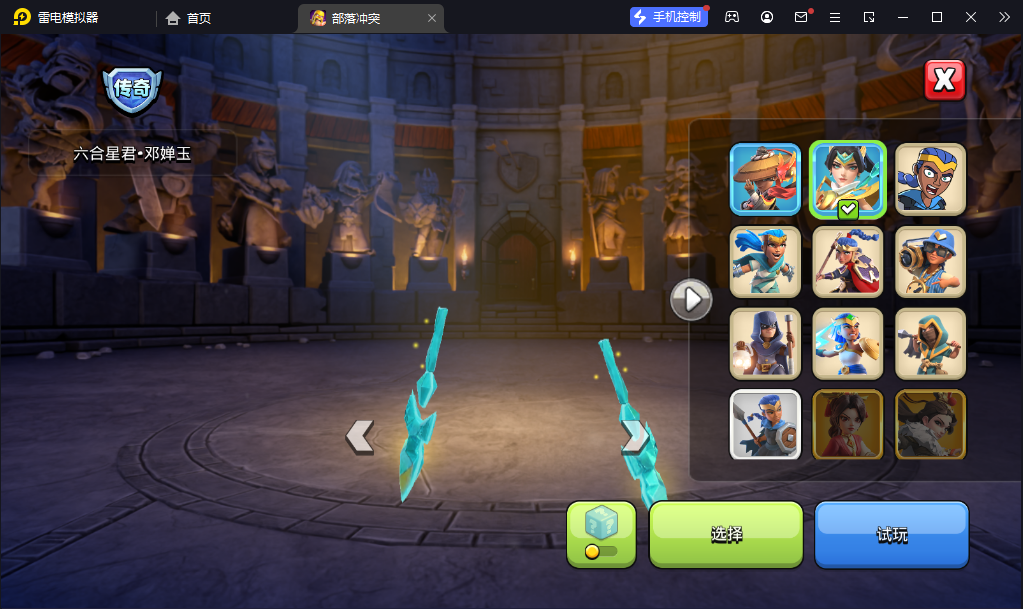Choose the red dress girl skin

[x=848, y=424]
